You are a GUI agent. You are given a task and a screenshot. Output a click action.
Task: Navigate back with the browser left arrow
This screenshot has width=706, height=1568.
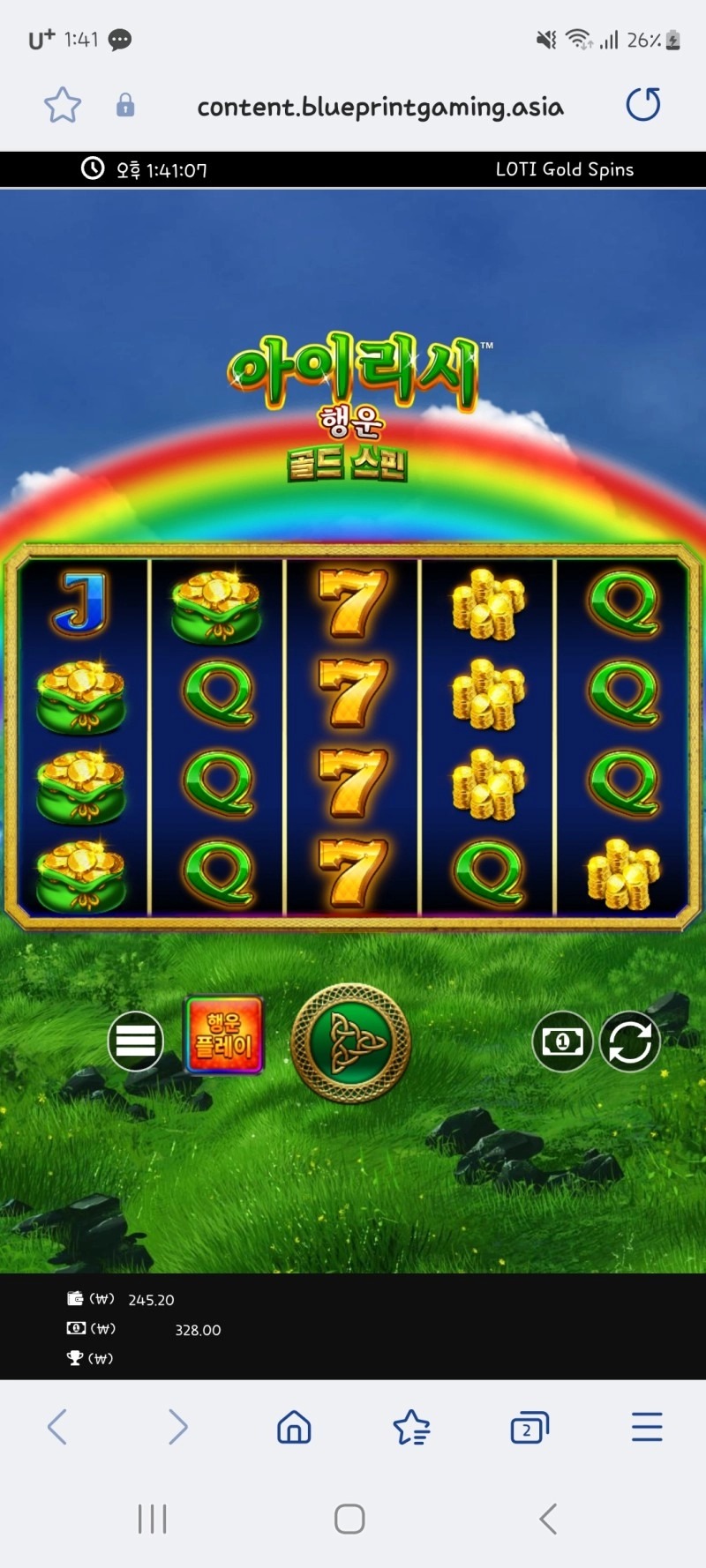click(57, 1427)
